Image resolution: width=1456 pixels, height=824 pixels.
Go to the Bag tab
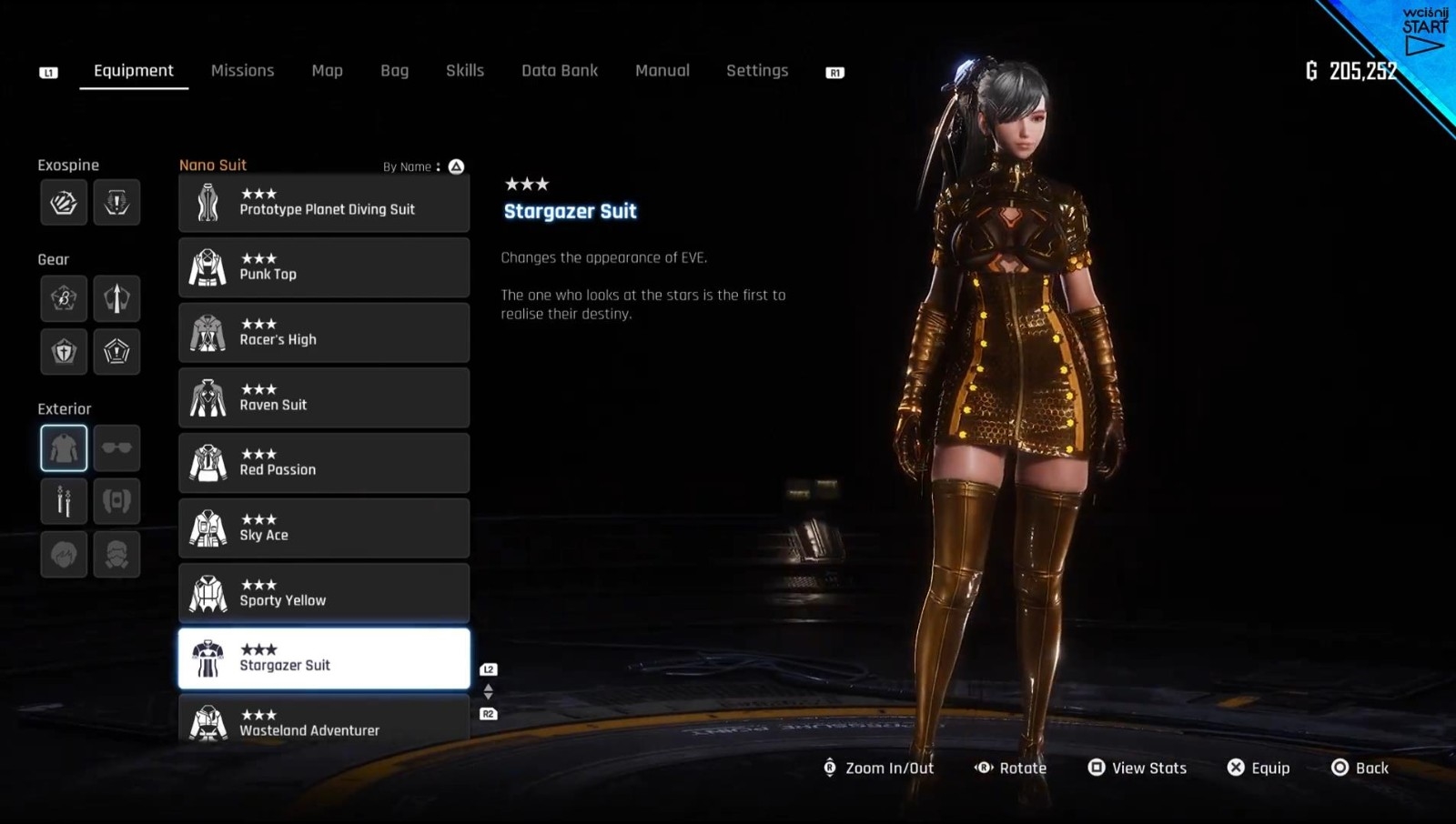coord(394,71)
